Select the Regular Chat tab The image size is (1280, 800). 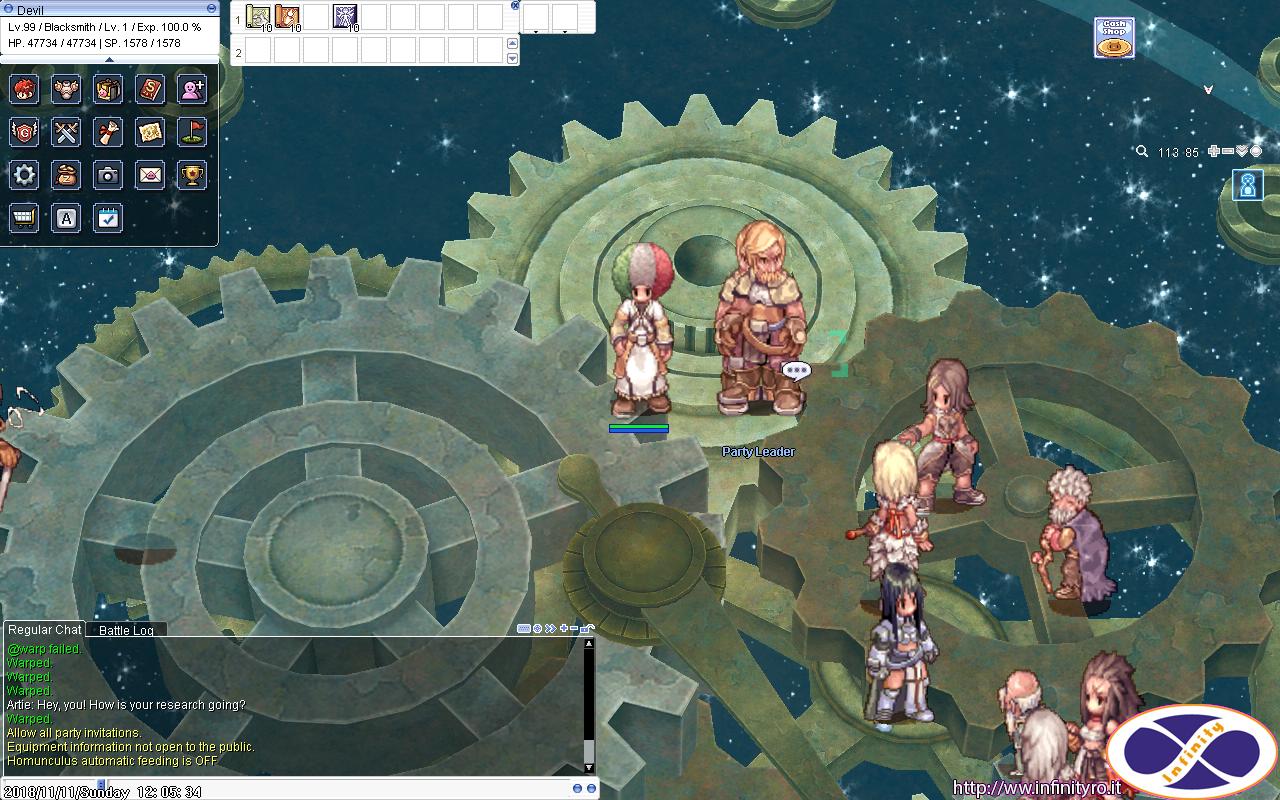(43, 630)
